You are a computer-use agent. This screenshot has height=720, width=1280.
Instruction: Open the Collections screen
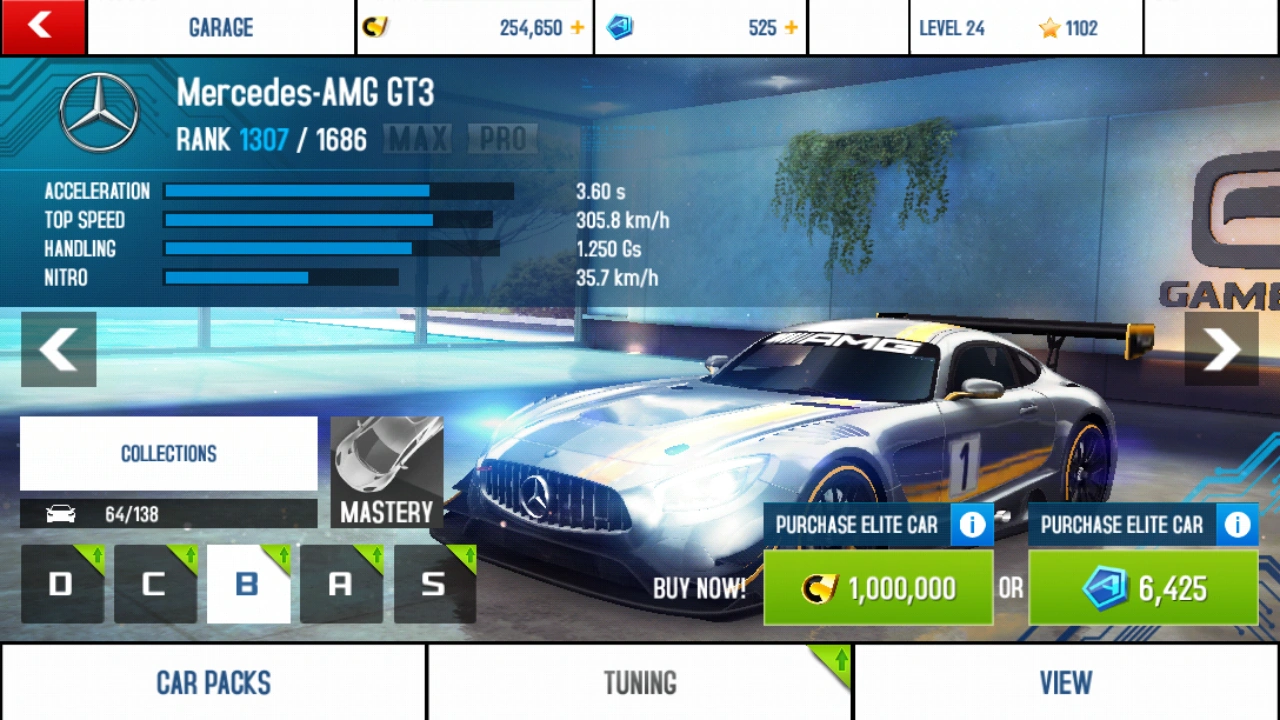coord(168,454)
